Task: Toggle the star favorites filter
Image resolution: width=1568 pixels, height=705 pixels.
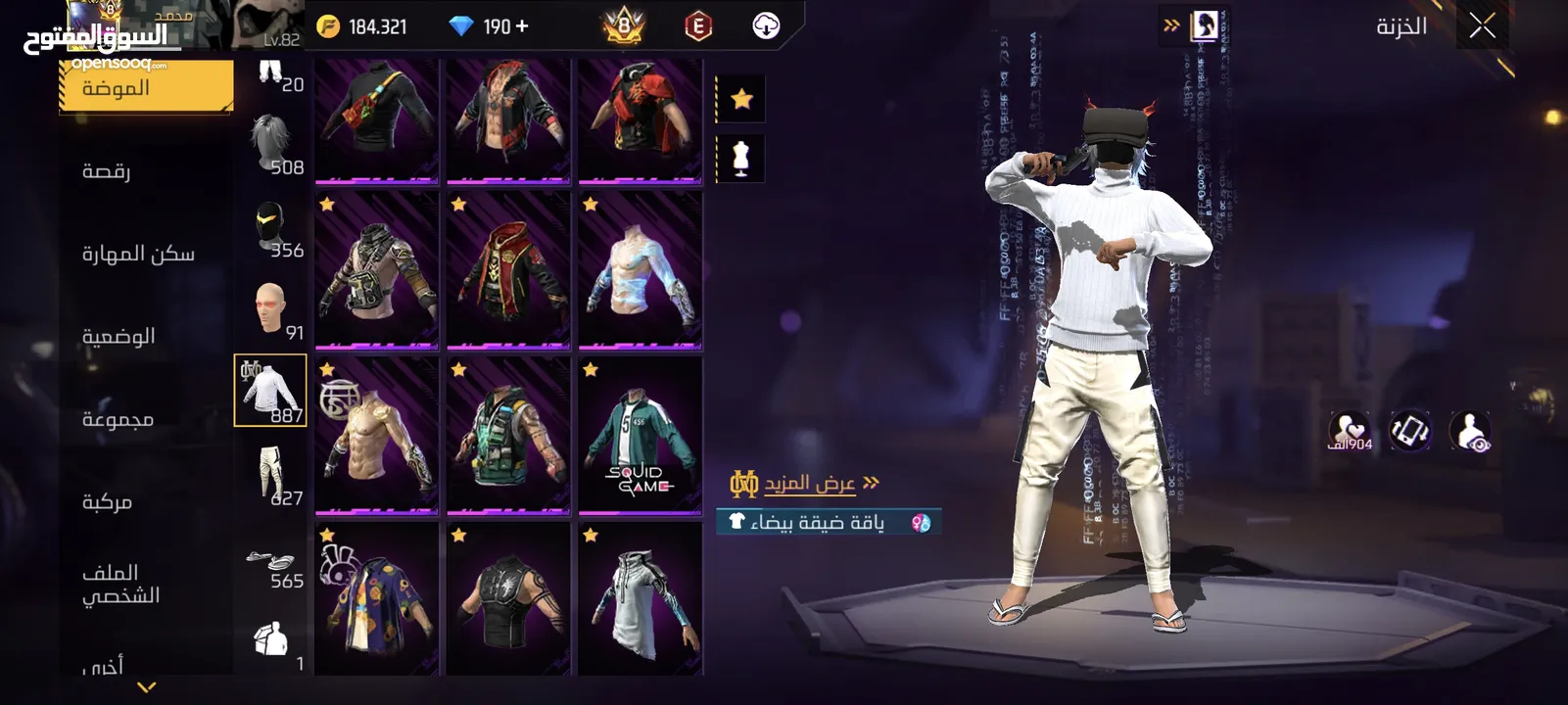Action: (741, 99)
